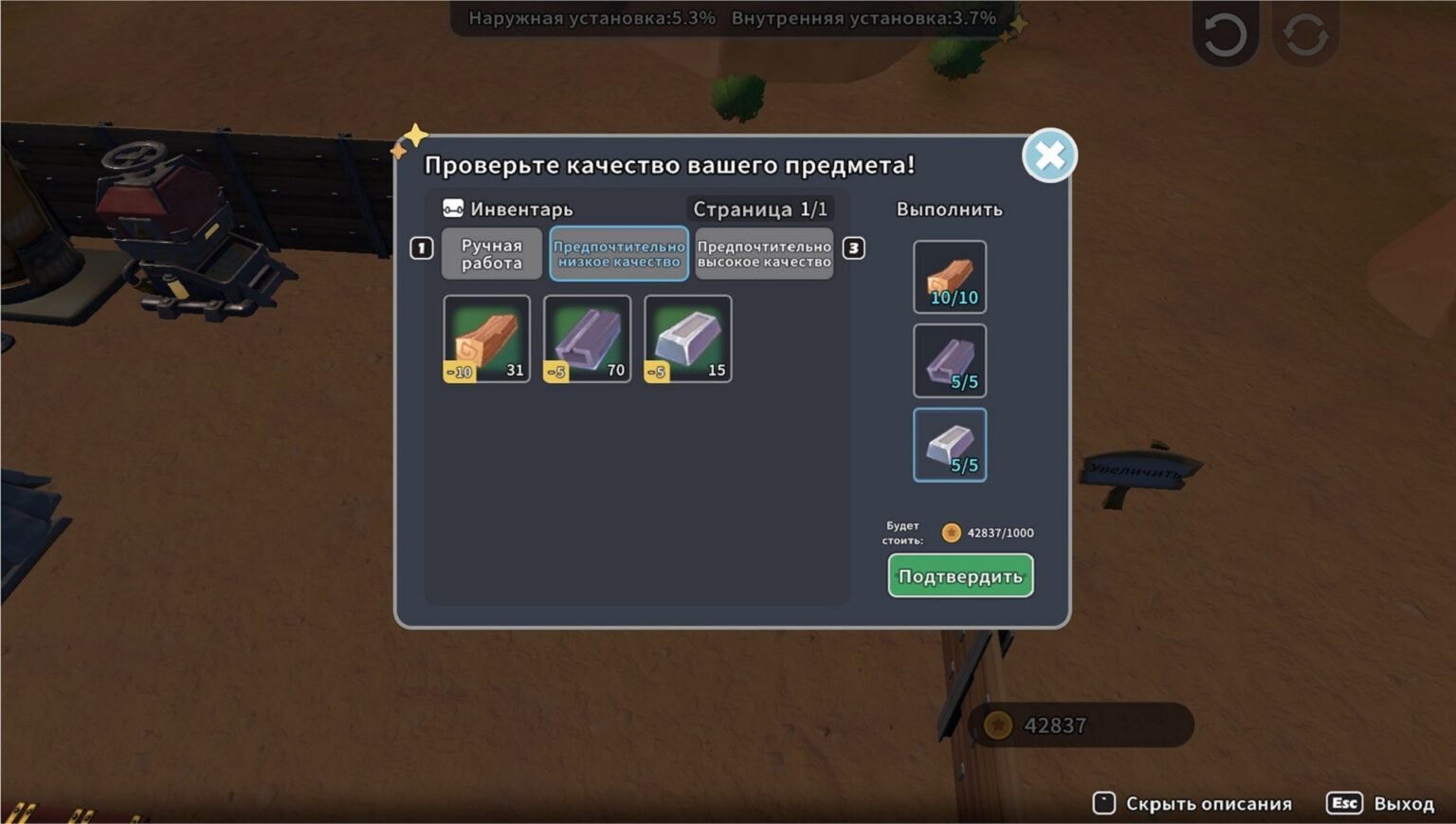Enable the Предпочтительно высокое качество filter
Image resolution: width=1456 pixels, height=824 pixels.
[764, 253]
